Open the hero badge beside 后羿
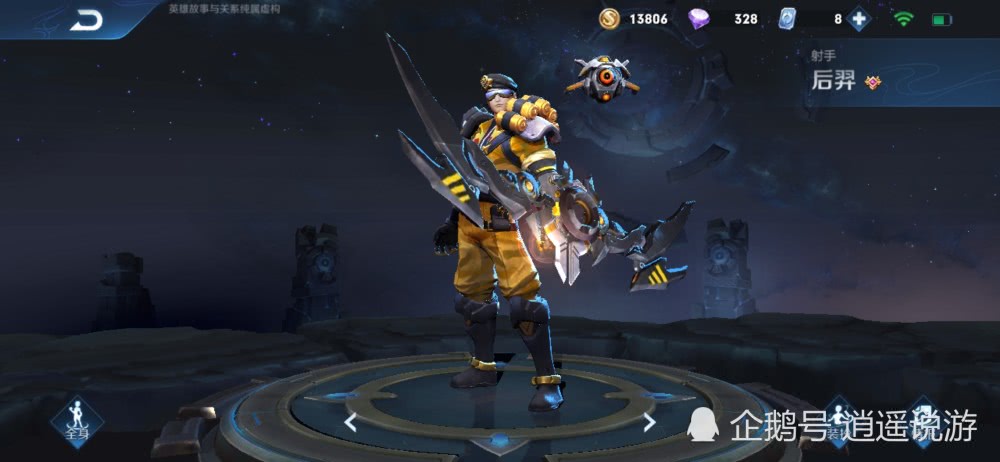1000x462 pixels. [873, 83]
